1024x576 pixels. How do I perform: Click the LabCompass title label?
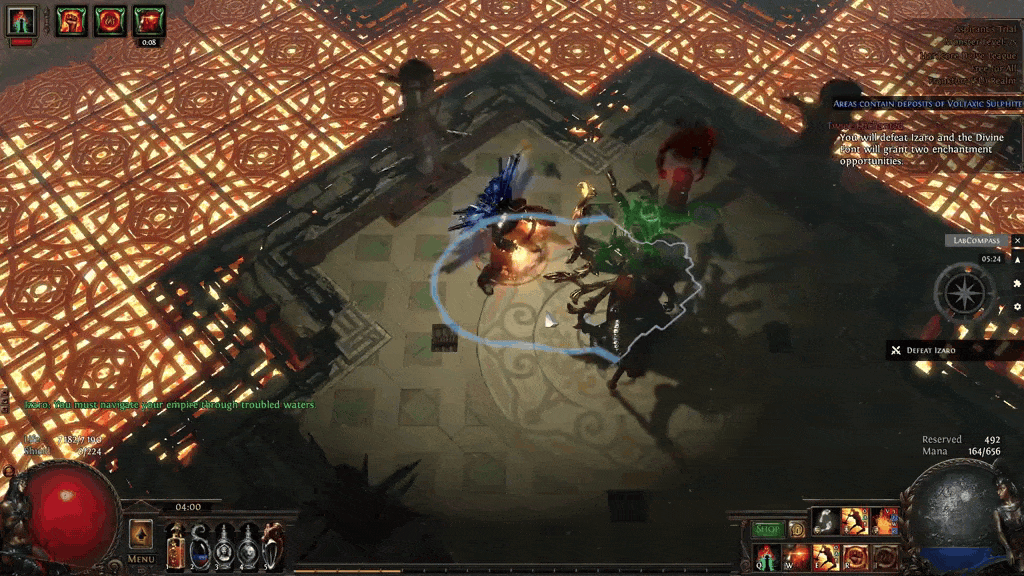pos(976,241)
